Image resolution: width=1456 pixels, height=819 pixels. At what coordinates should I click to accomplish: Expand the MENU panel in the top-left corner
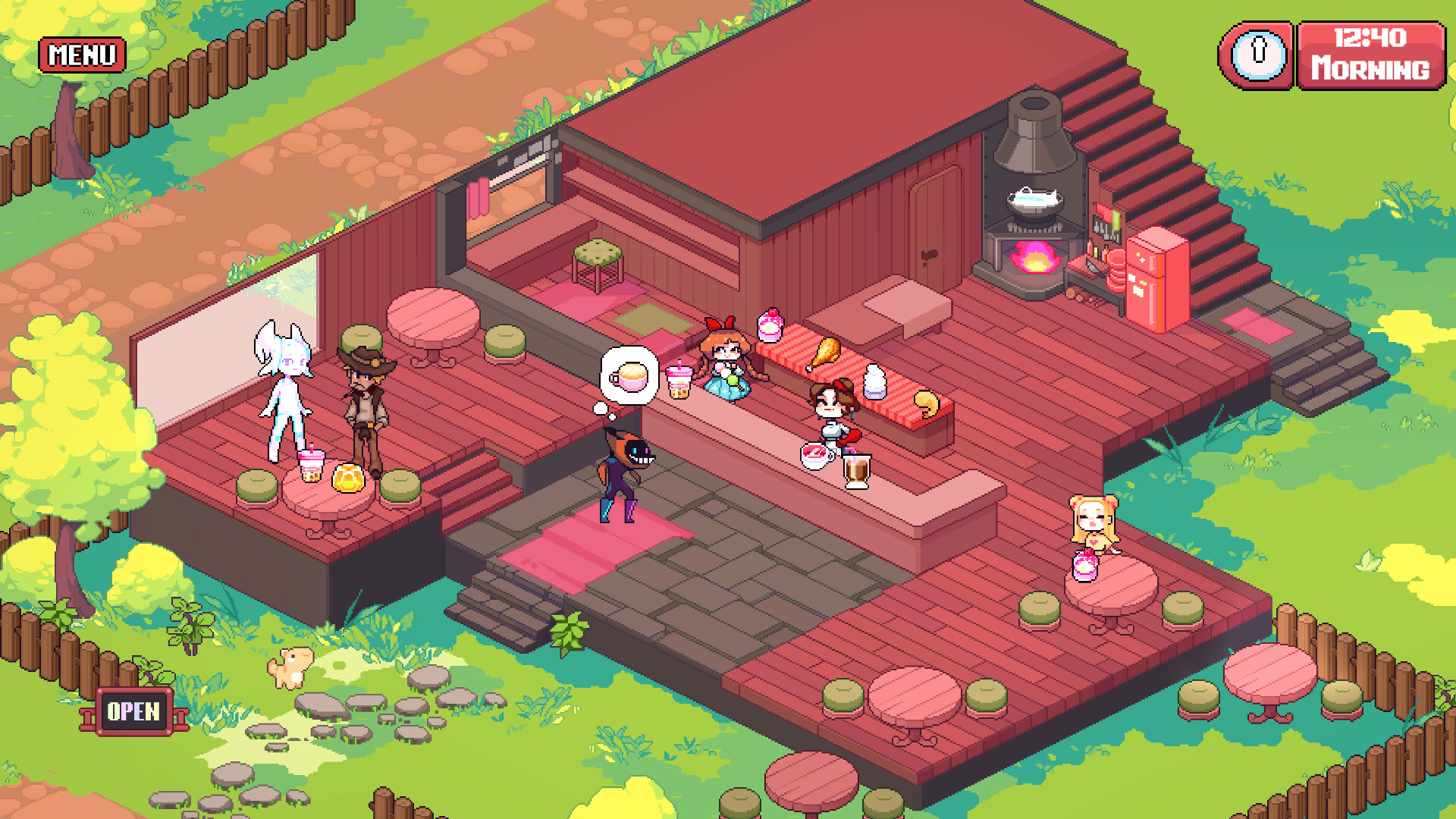pos(81,54)
